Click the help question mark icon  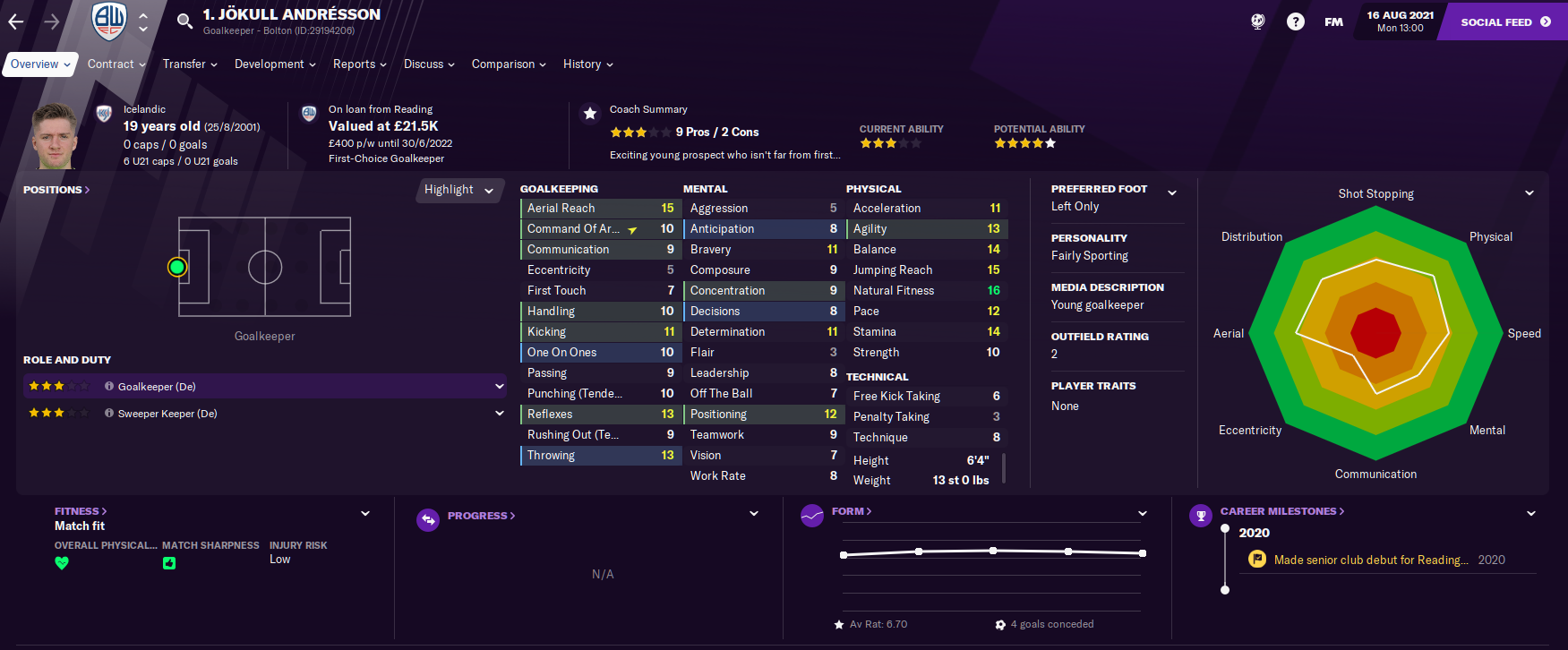coord(1295,21)
